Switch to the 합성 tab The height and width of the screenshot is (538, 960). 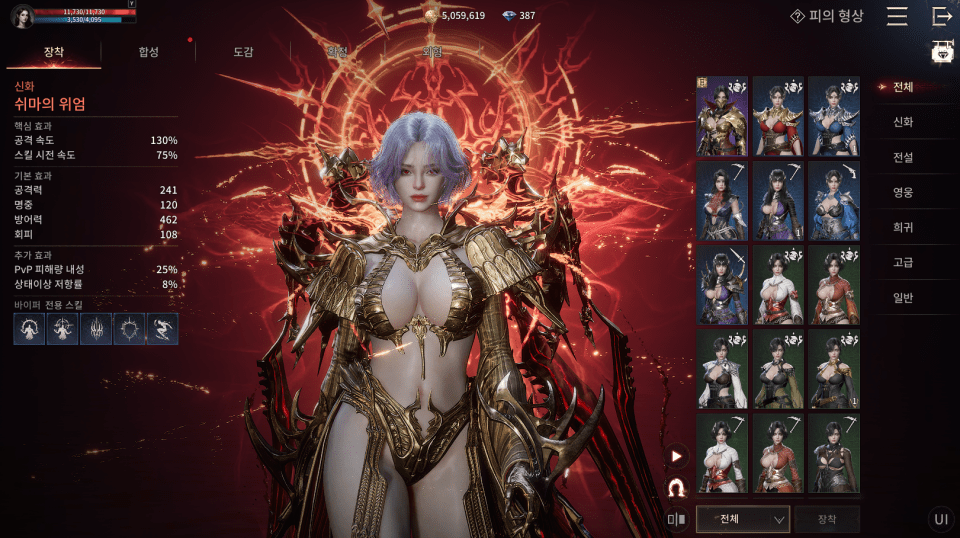click(x=148, y=52)
